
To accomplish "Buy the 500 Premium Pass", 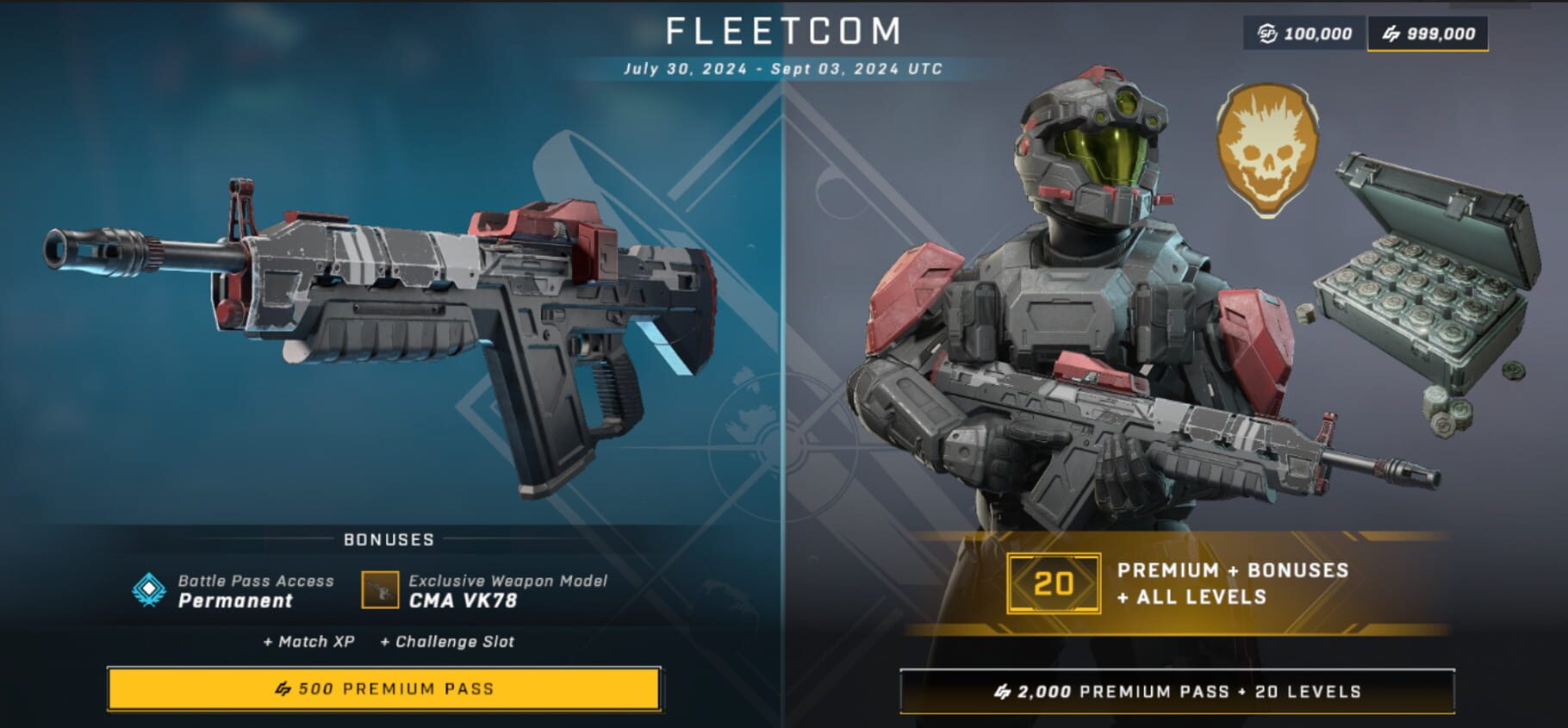I will pyautogui.click(x=384, y=688).
